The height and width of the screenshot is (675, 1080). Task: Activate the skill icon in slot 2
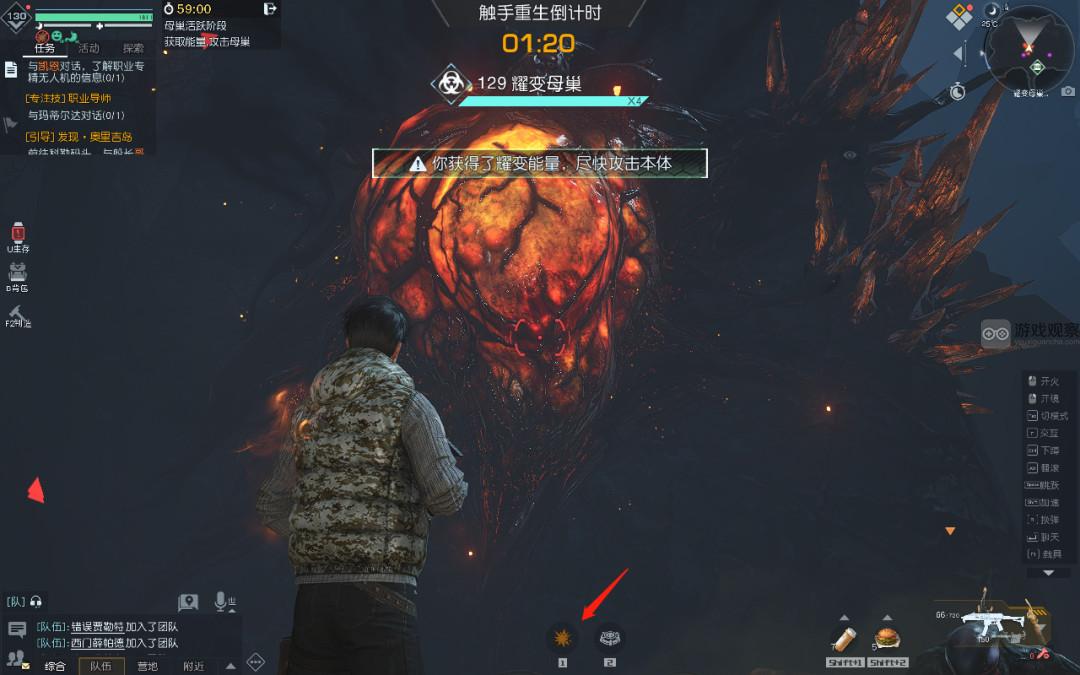click(609, 637)
